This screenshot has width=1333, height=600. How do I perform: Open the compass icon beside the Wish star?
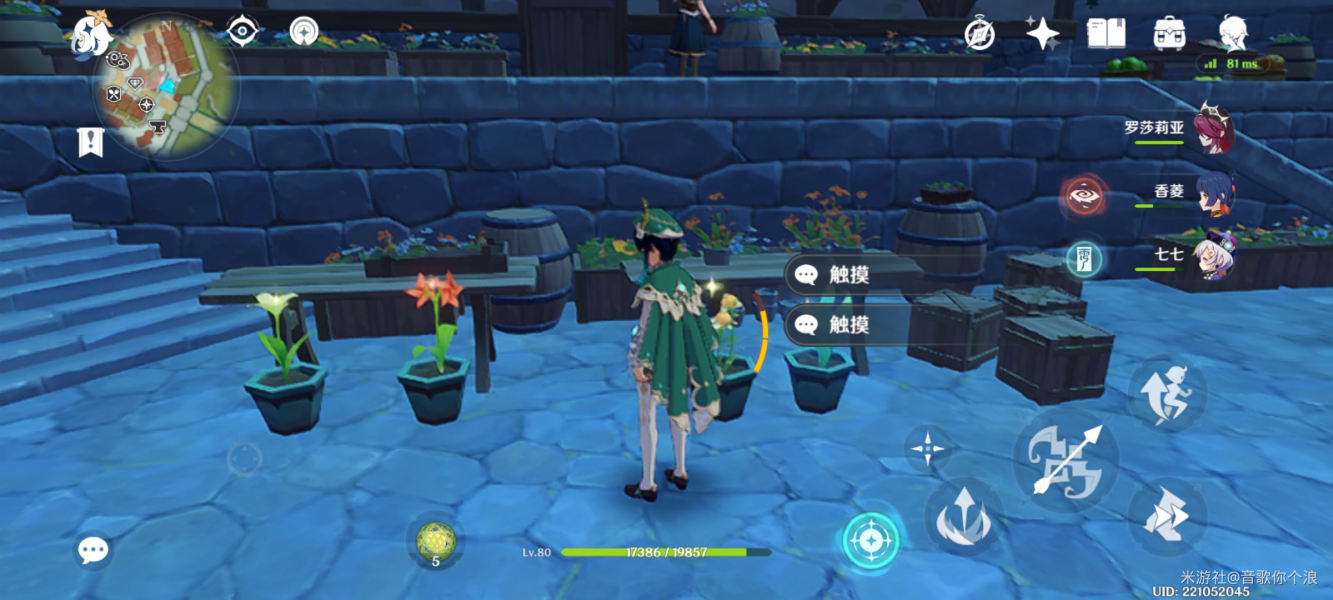point(979,33)
